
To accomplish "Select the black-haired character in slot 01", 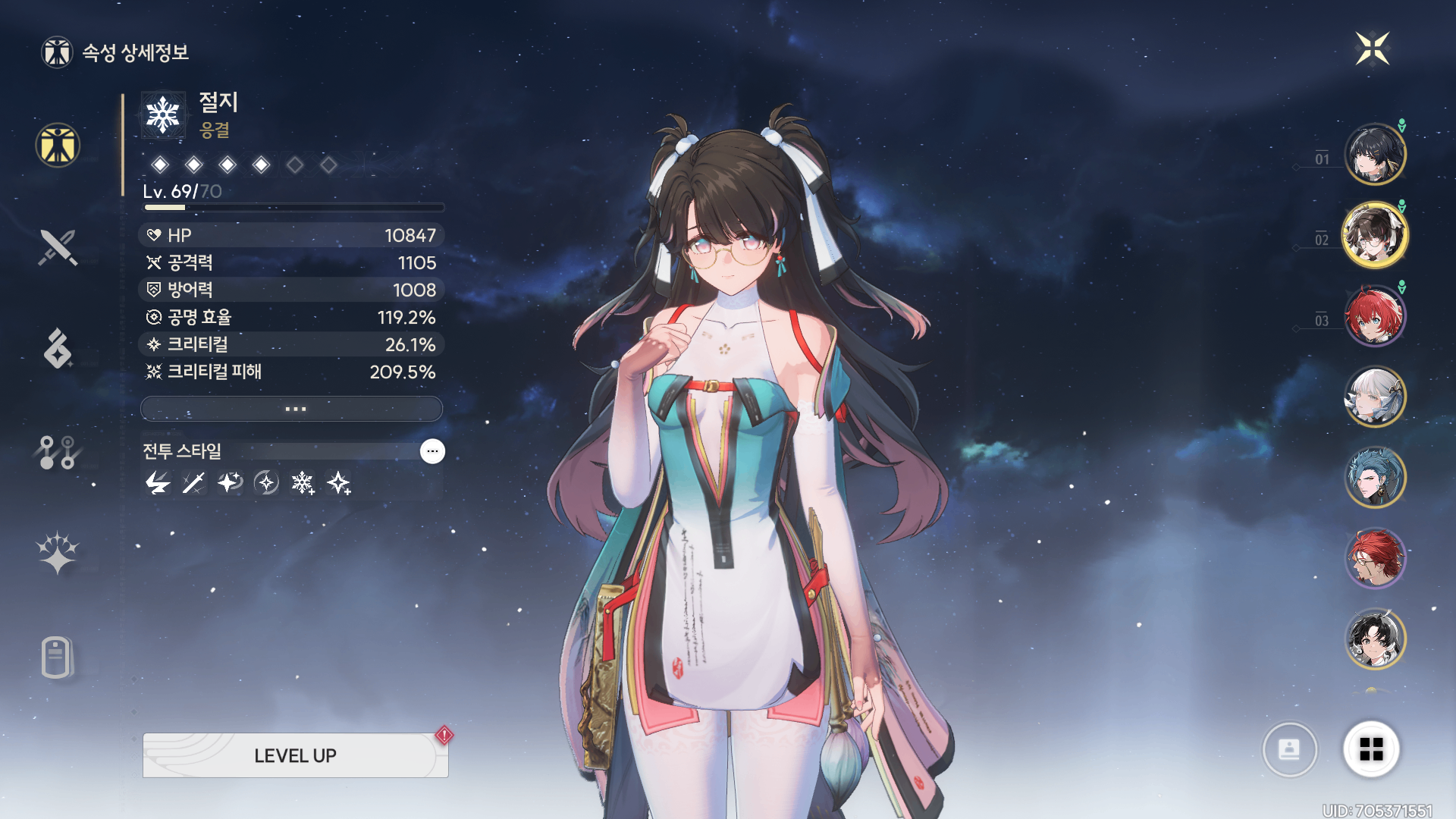I will pos(1374,155).
